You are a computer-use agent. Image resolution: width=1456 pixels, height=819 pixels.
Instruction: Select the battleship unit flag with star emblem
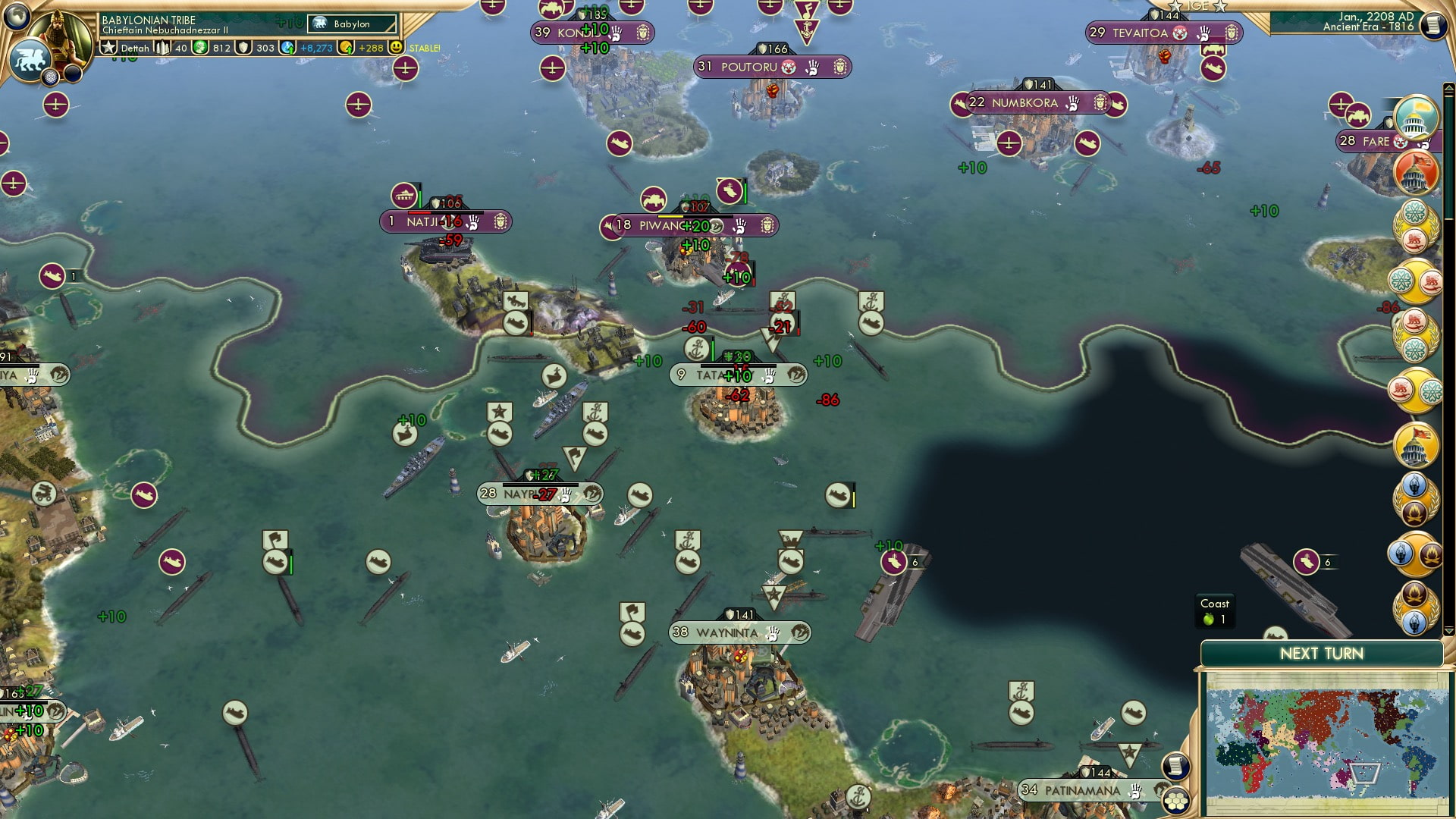click(499, 412)
